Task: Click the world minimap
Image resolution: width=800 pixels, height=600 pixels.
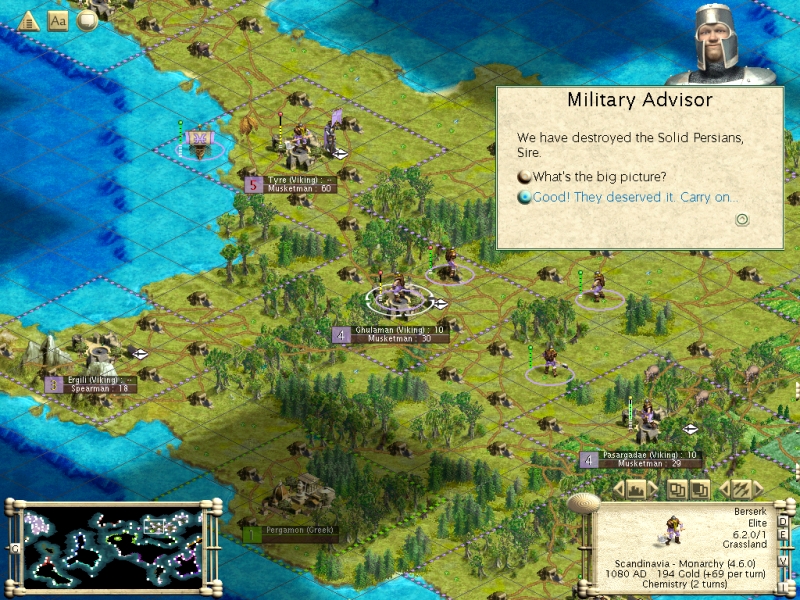Action: (111, 542)
